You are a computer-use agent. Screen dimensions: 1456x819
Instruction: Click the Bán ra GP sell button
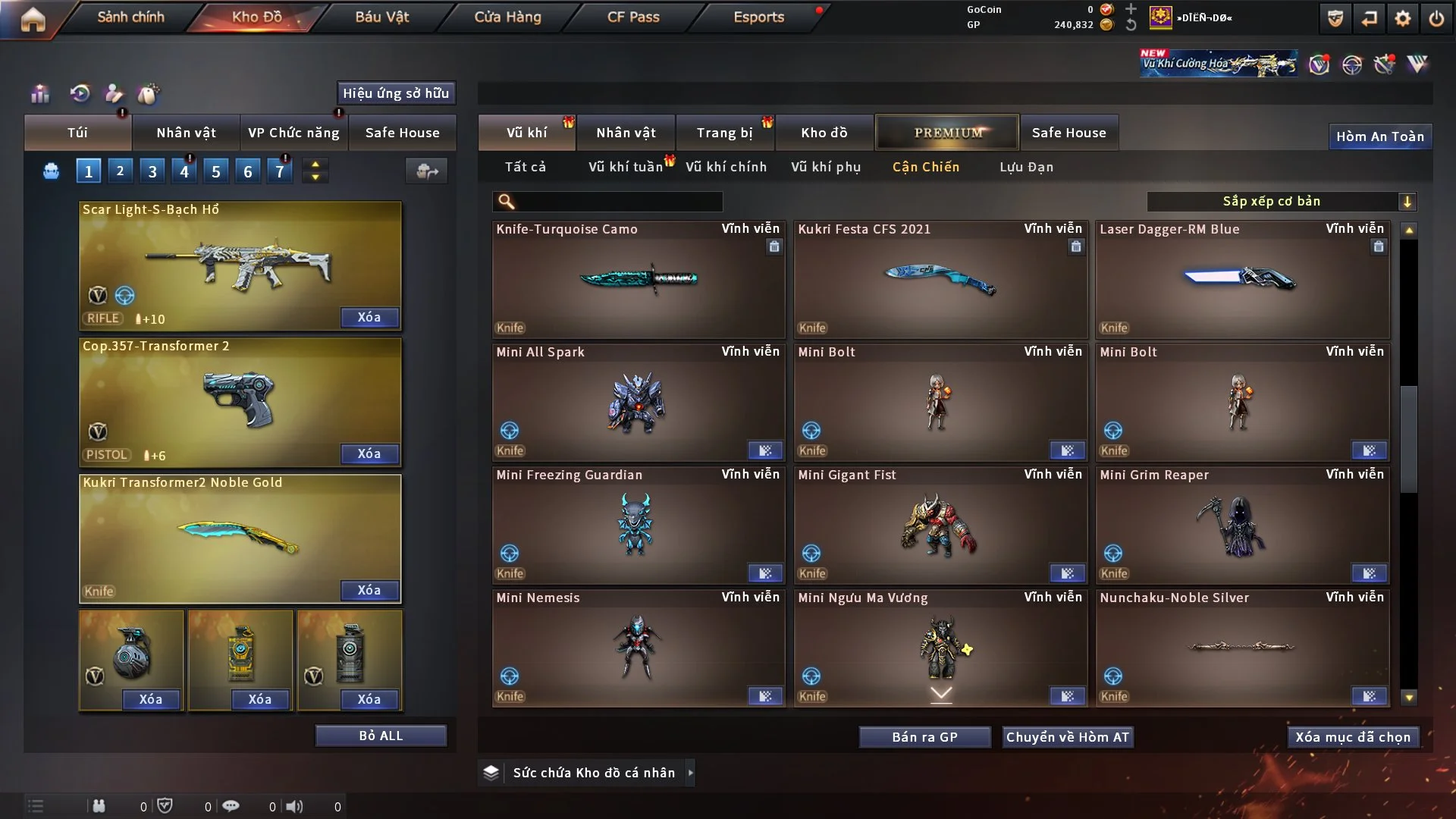(924, 737)
